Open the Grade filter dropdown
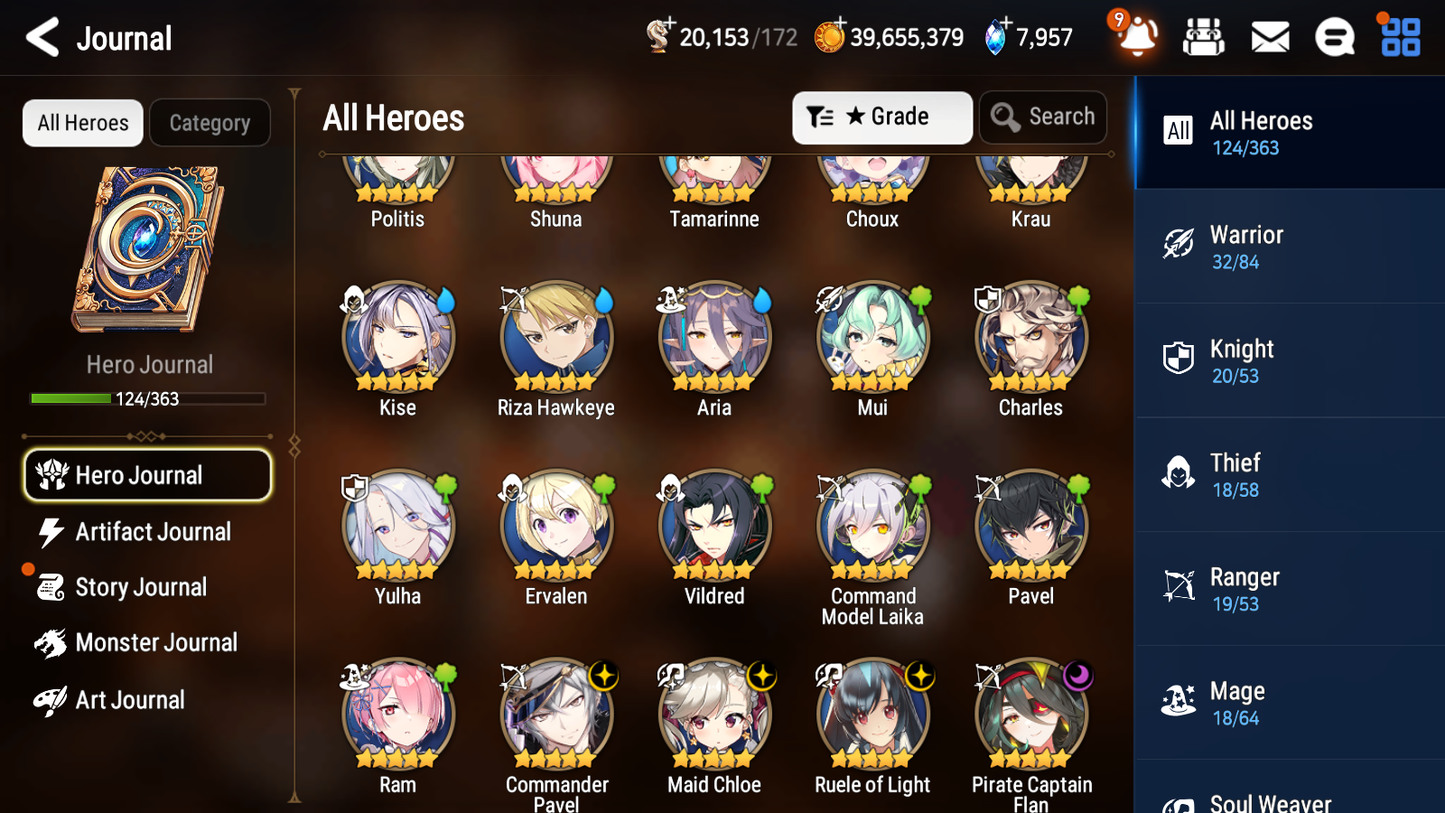Image resolution: width=1445 pixels, height=813 pixels. tap(882, 117)
